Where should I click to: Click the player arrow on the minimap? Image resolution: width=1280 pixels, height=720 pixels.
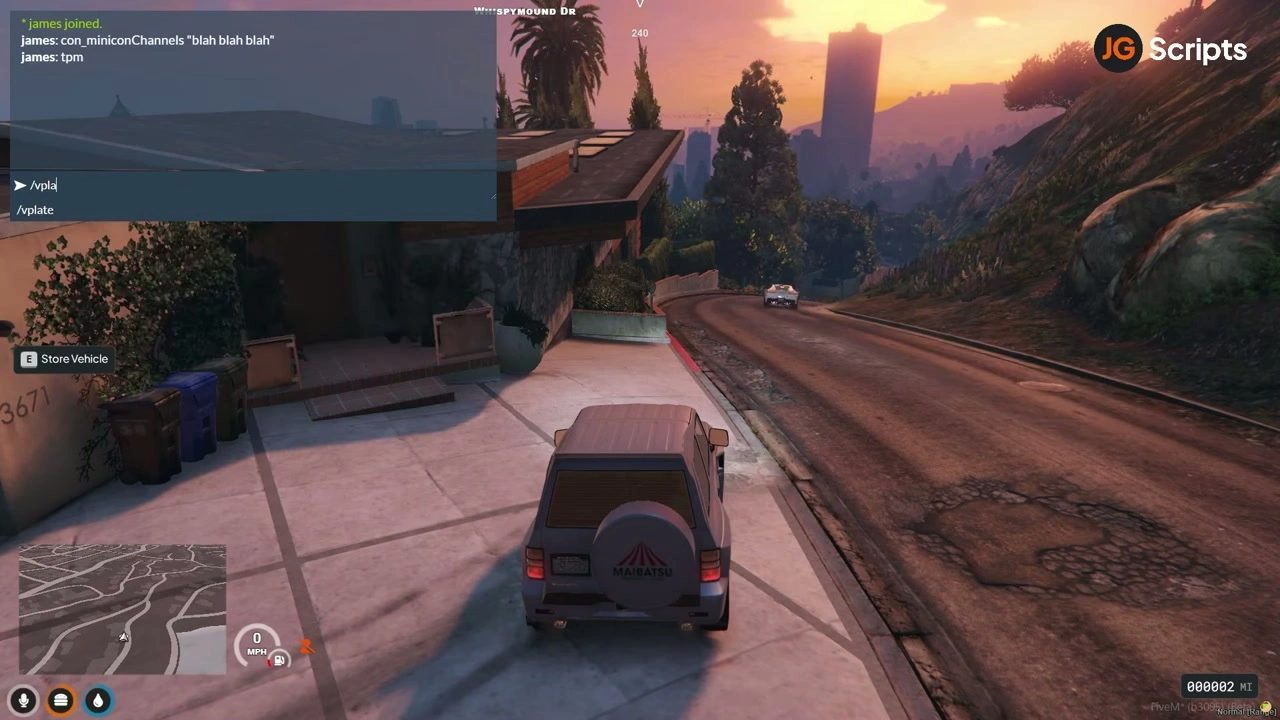tap(123, 637)
